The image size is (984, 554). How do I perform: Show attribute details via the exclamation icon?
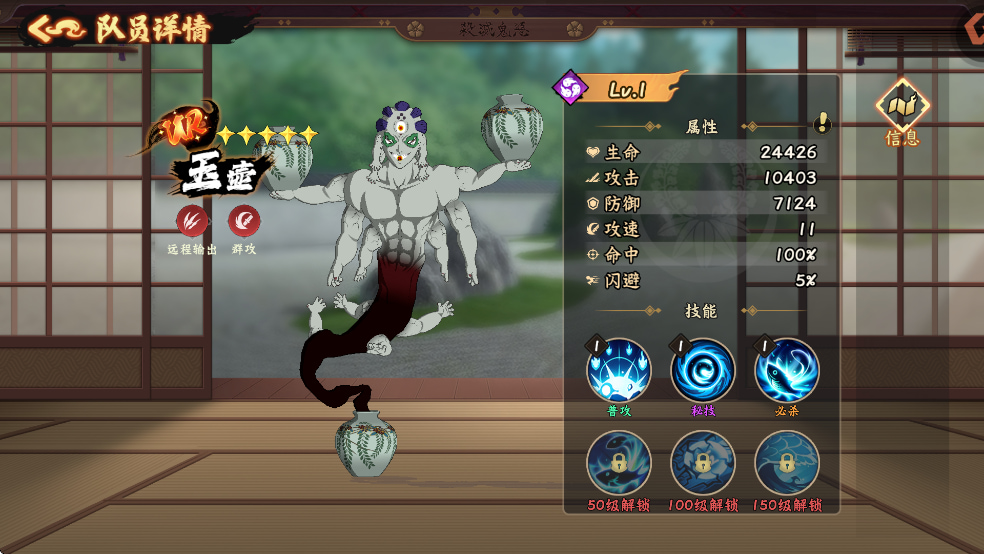(x=822, y=123)
